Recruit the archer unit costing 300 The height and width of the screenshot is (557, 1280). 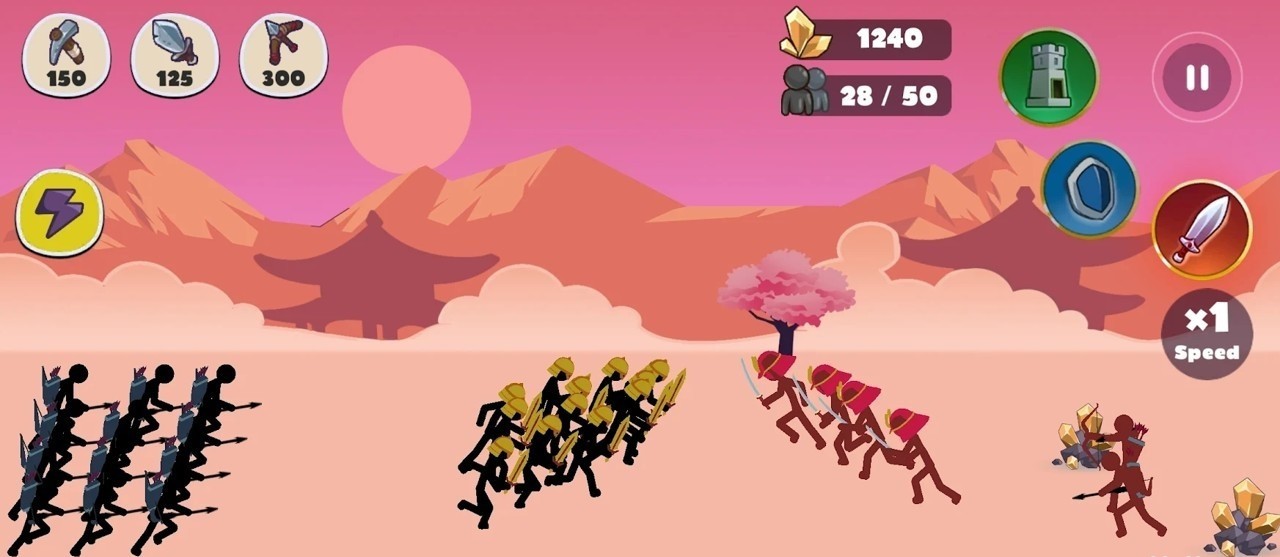pos(284,55)
